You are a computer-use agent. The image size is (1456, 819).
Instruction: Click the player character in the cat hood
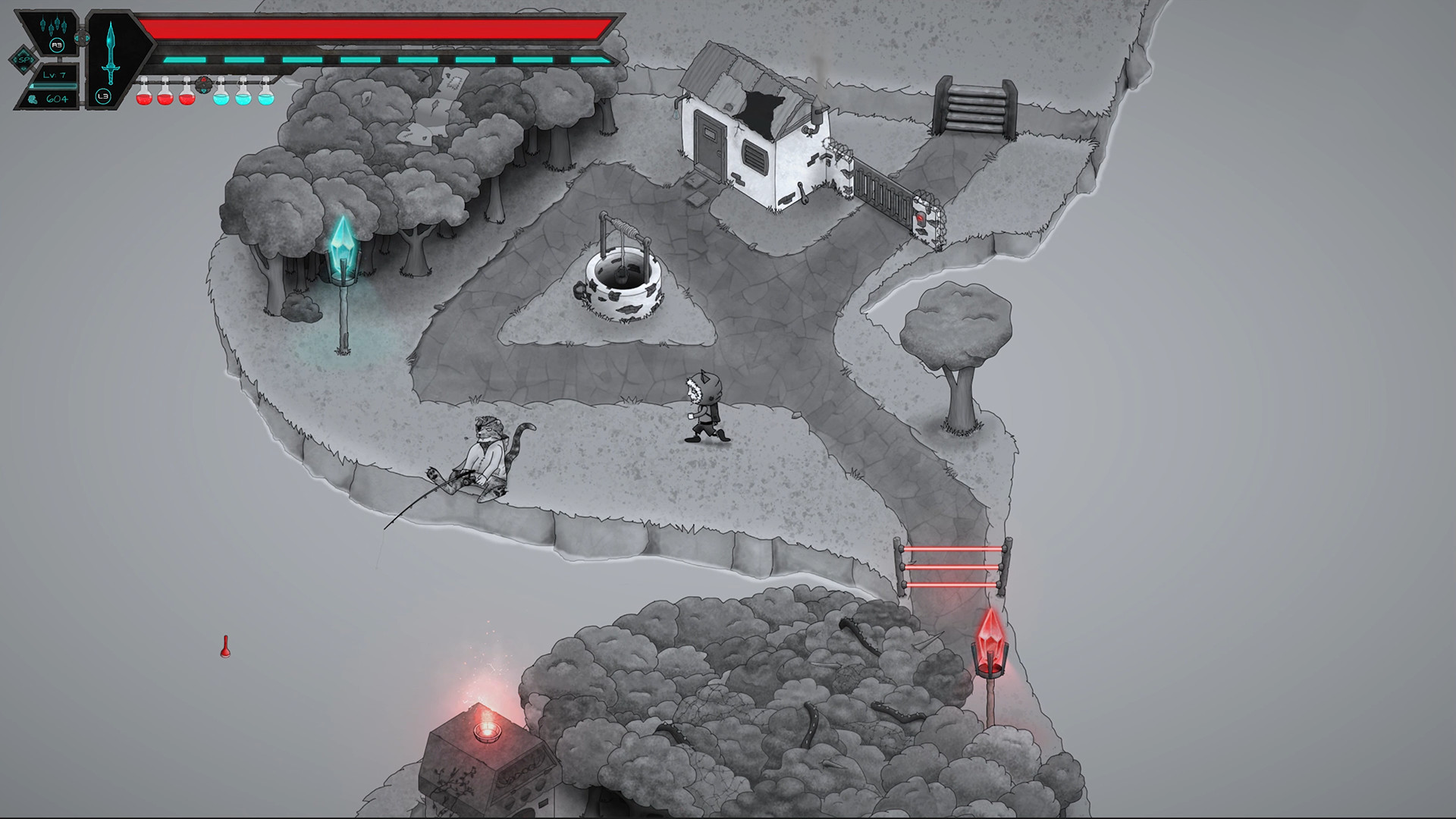coord(705,409)
